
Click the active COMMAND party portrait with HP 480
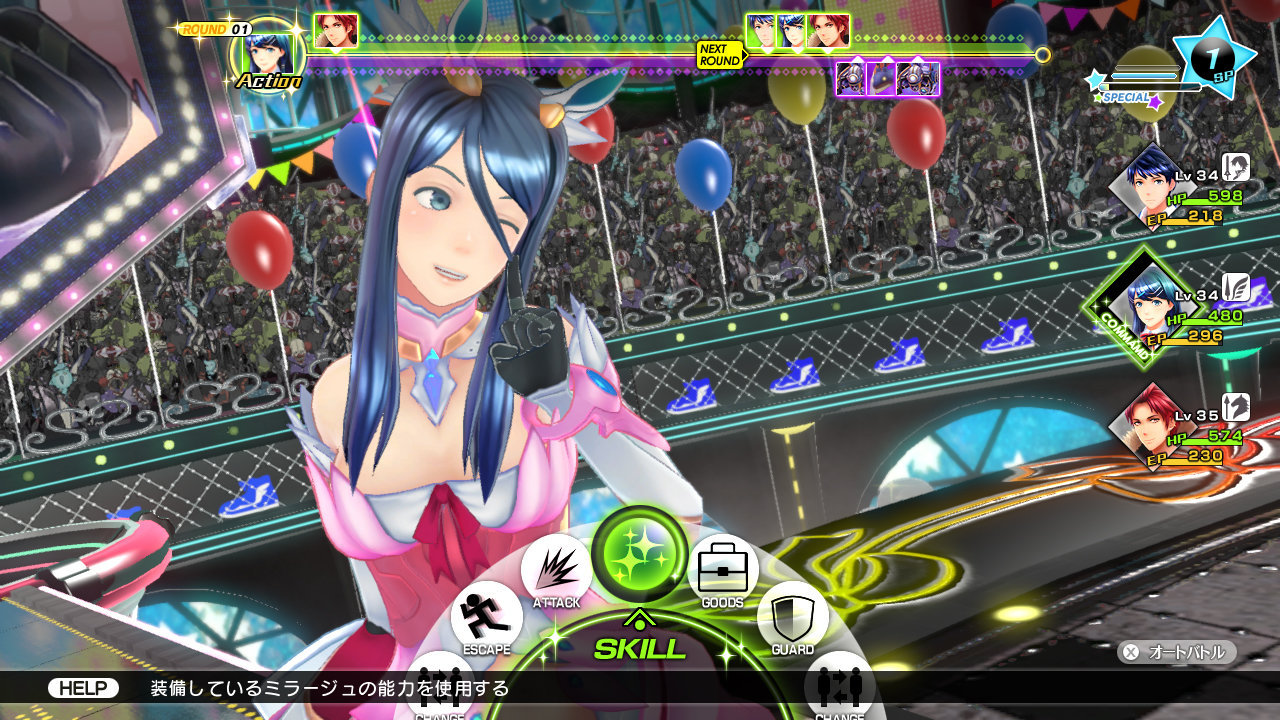pos(1150,306)
